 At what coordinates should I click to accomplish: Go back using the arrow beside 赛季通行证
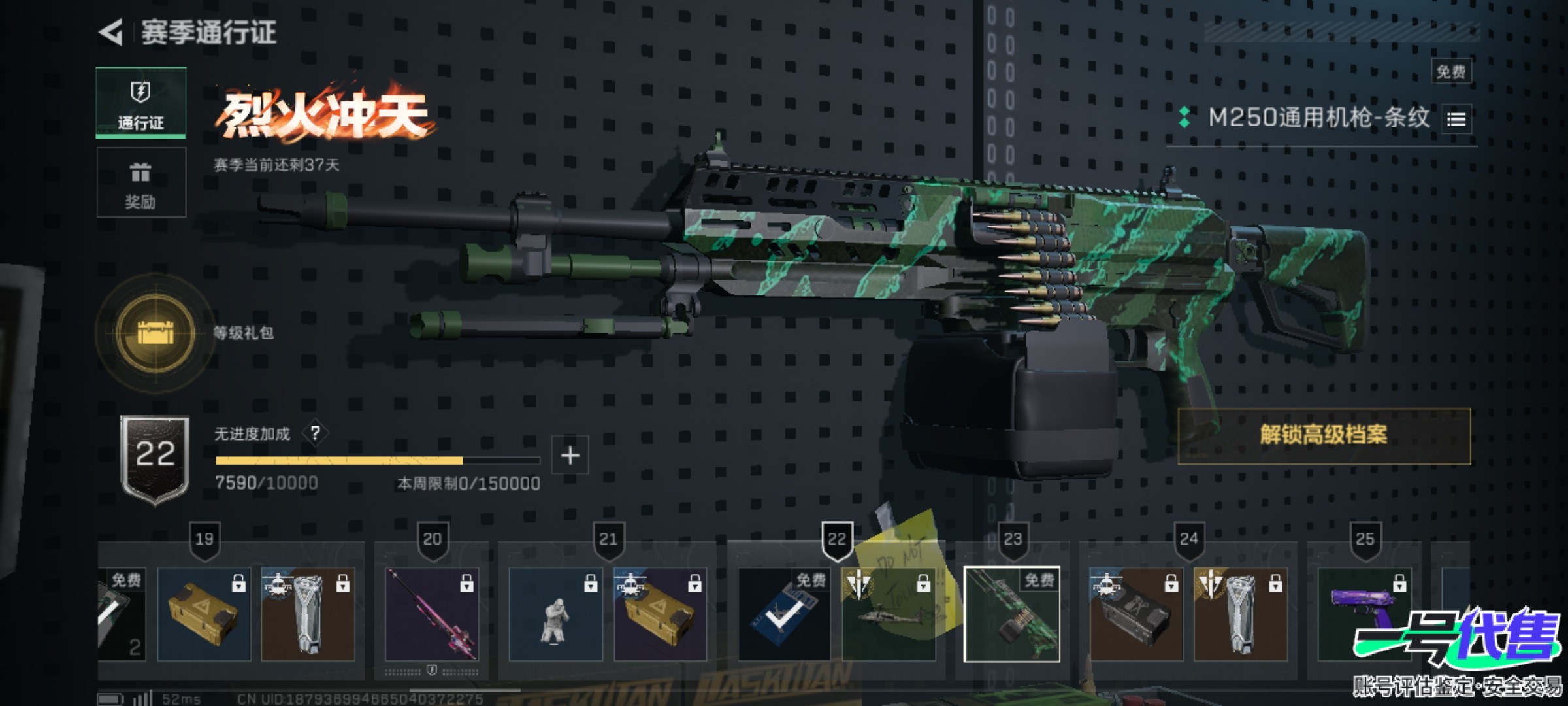112,33
